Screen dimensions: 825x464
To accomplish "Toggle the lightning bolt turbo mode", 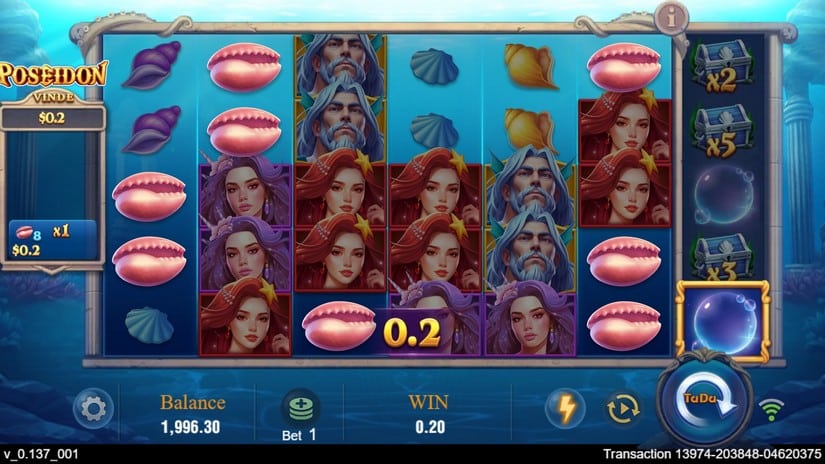I will 565,408.
